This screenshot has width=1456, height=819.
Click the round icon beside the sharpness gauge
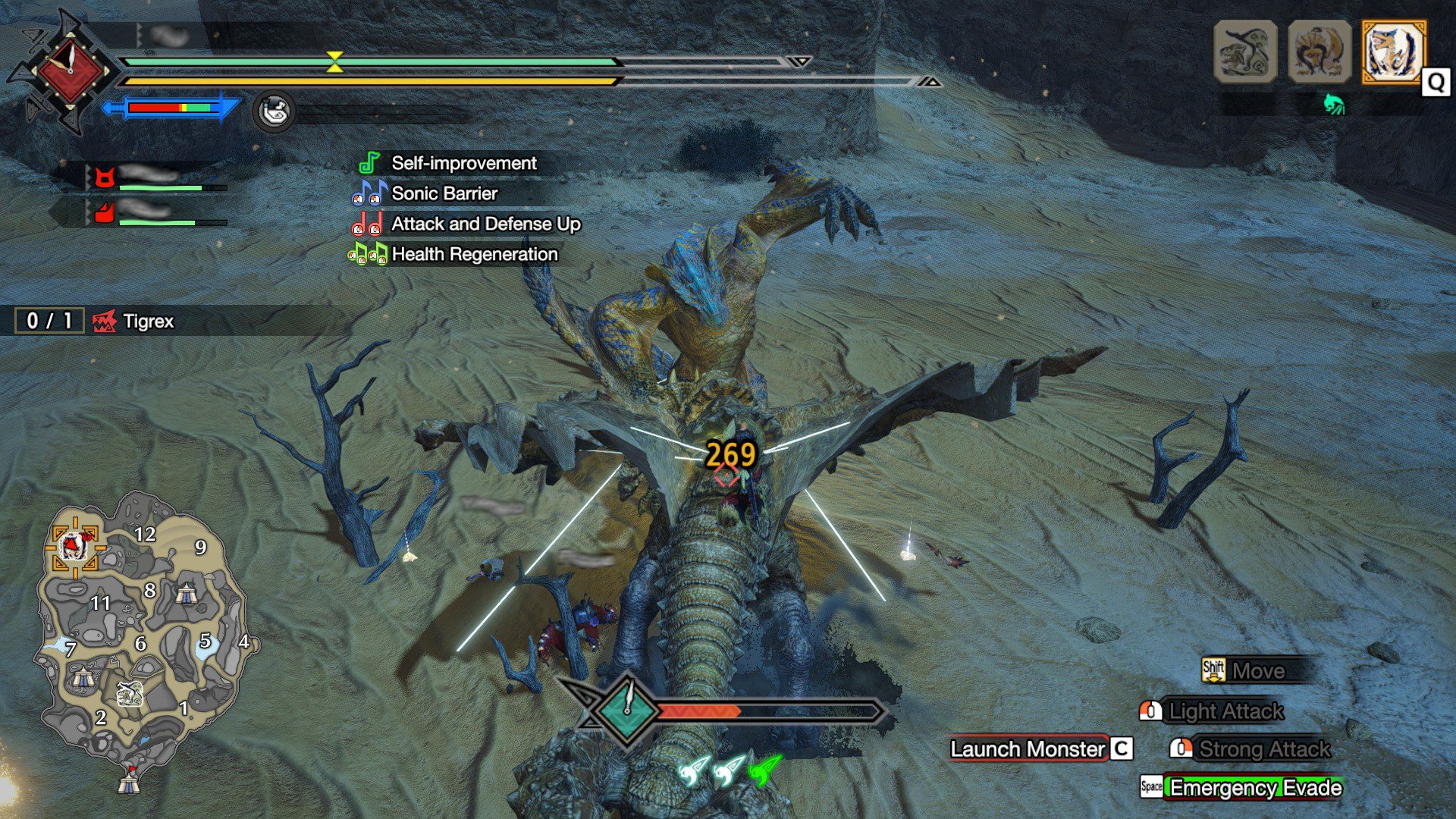274,111
